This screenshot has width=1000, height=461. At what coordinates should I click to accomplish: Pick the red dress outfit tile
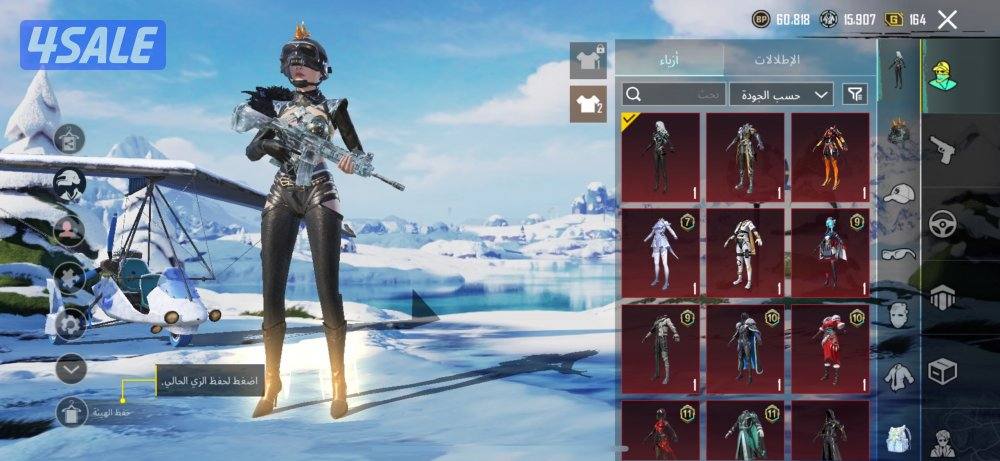[830, 347]
